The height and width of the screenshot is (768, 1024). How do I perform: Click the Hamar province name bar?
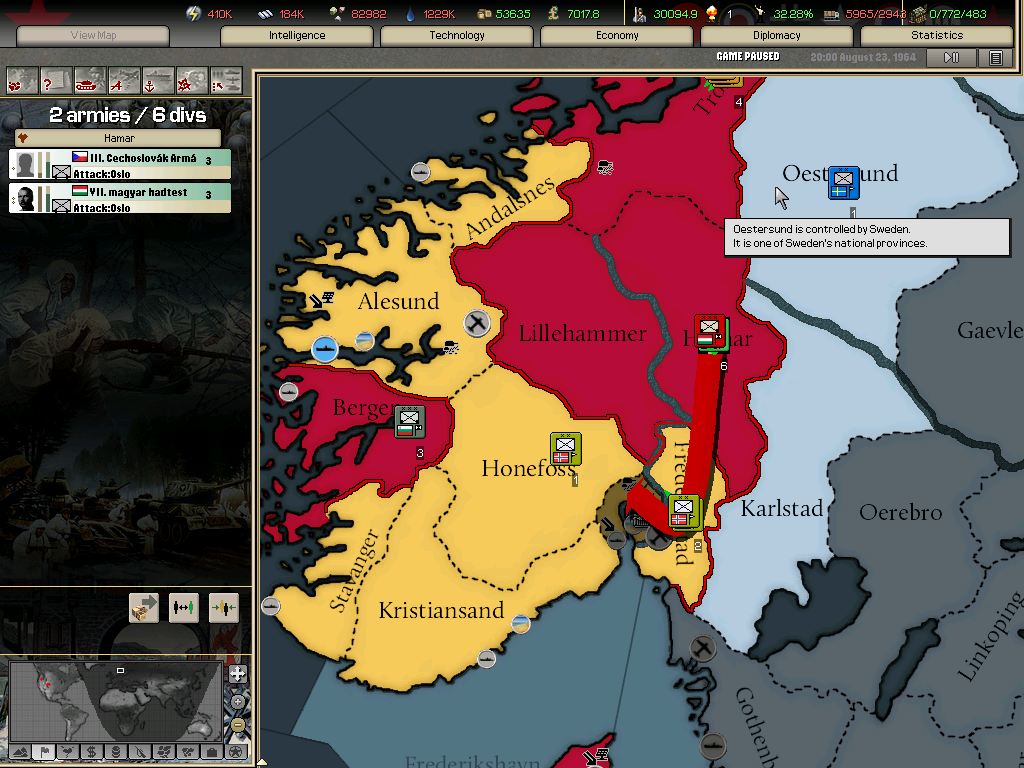tap(120, 138)
